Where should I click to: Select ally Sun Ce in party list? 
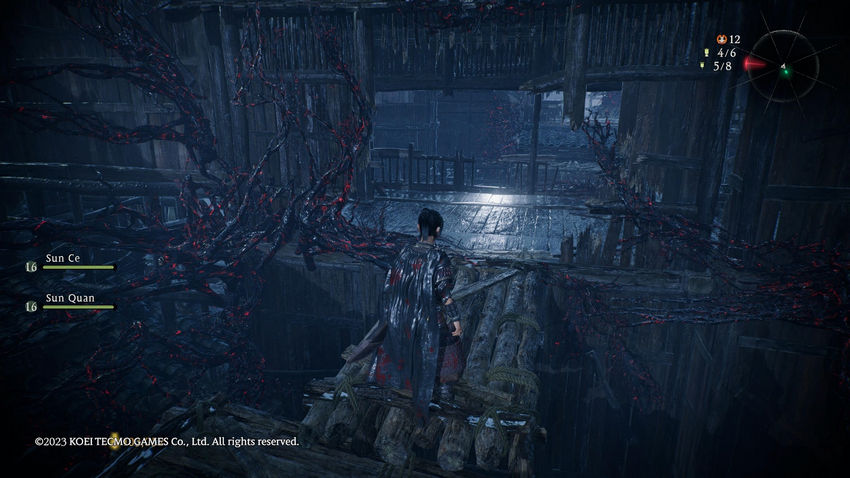click(64, 257)
